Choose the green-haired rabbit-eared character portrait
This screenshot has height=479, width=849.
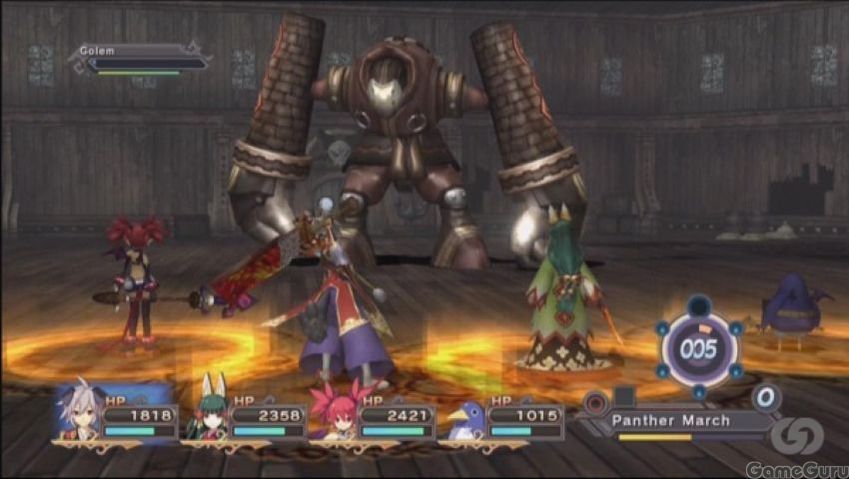tap(208, 410)
